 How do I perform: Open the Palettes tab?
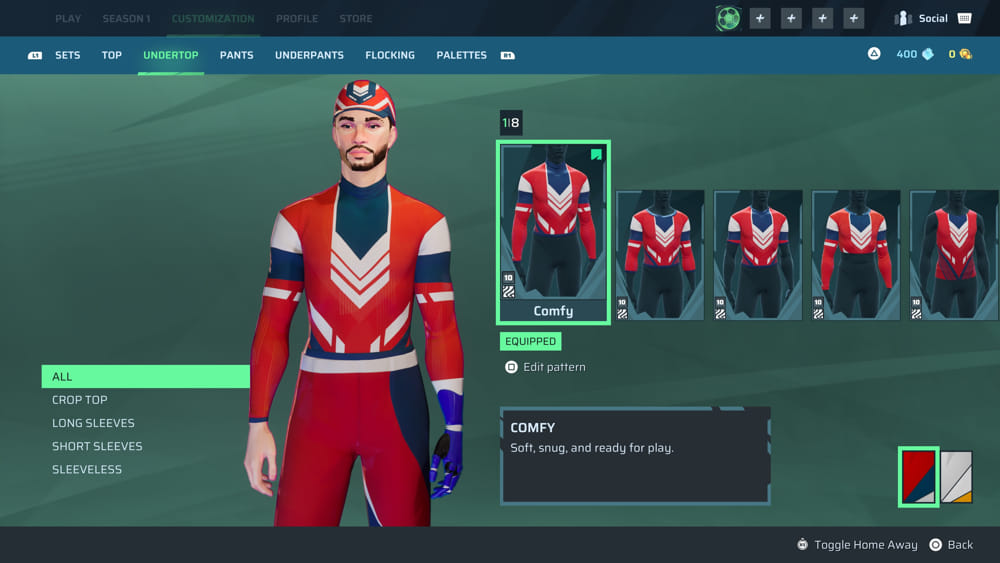click(462, 55)
